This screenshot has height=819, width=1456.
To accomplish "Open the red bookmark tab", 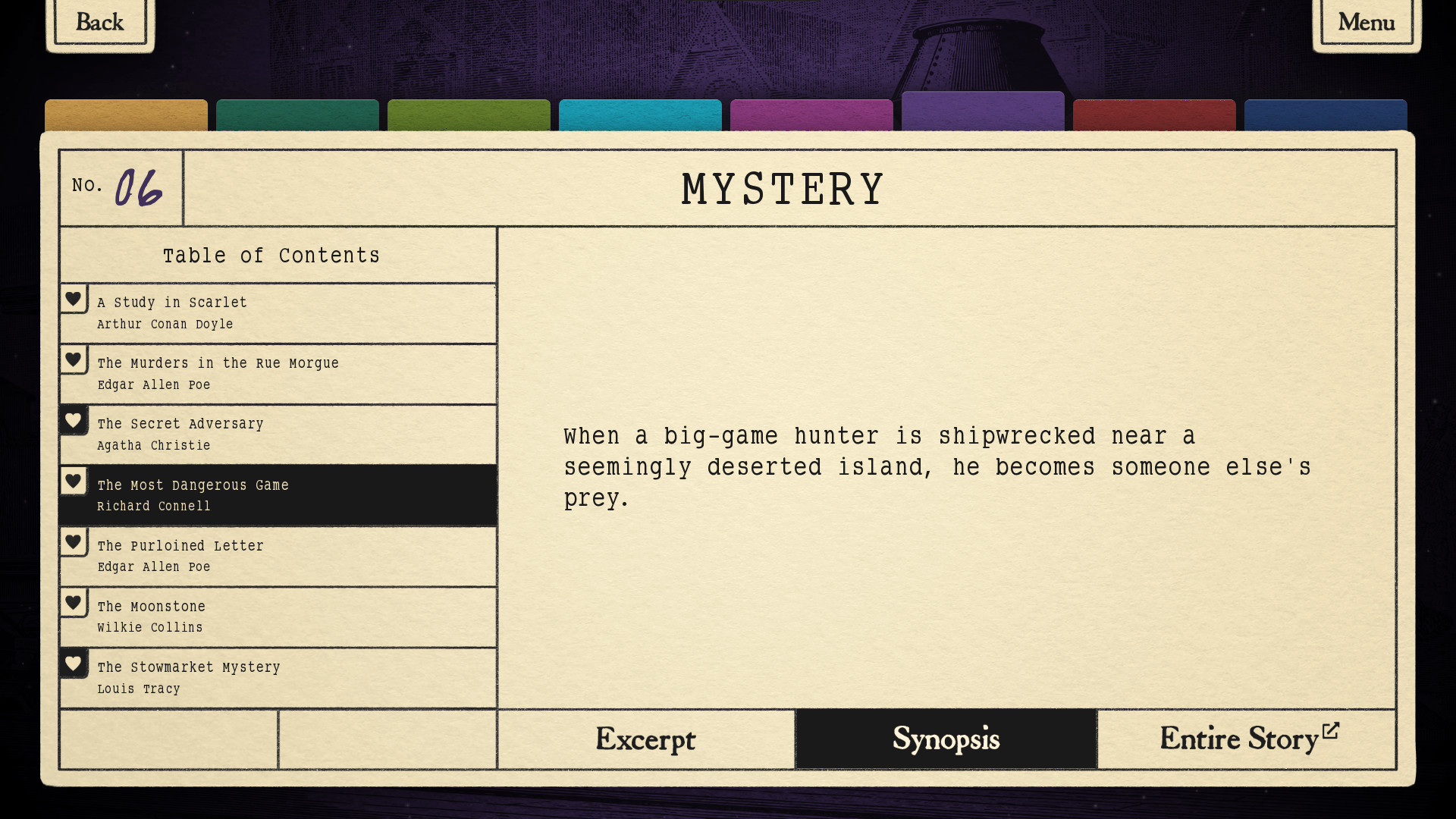I will click(x=1155, y=118).
